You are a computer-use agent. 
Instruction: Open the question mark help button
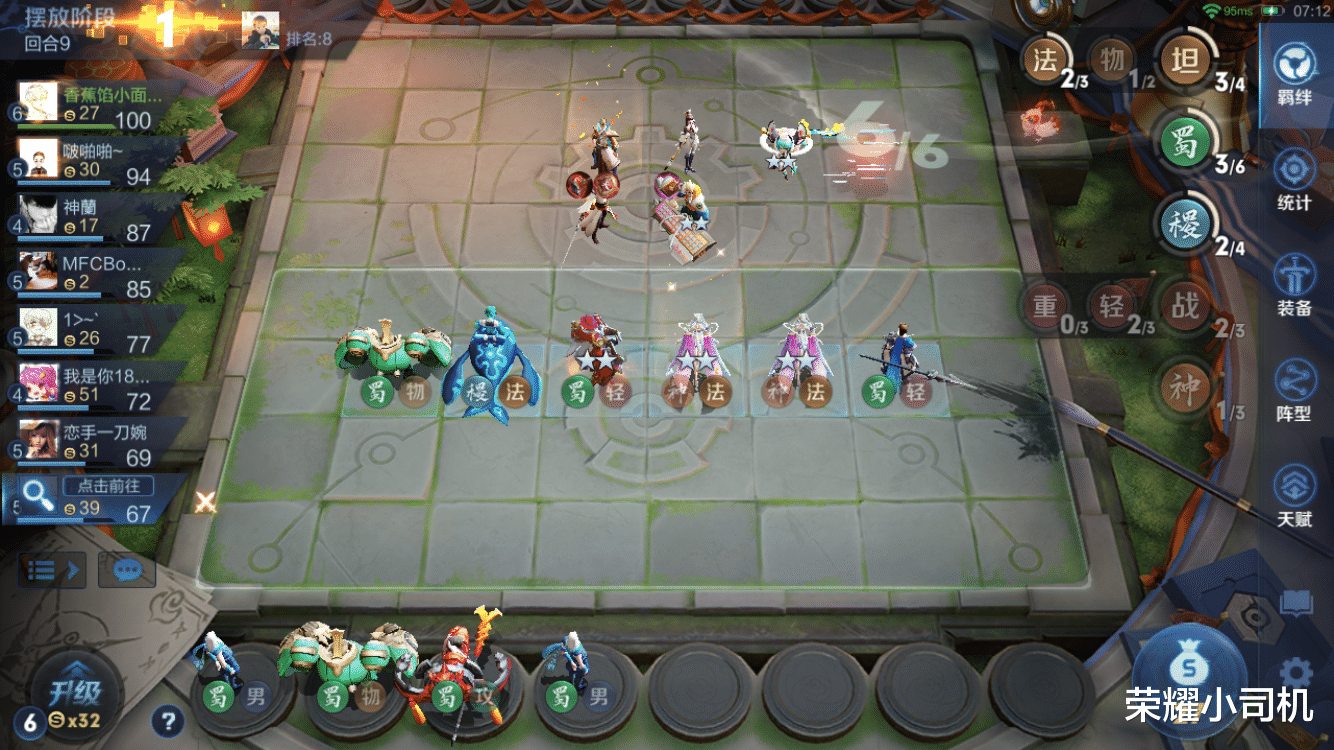[168, 719]
